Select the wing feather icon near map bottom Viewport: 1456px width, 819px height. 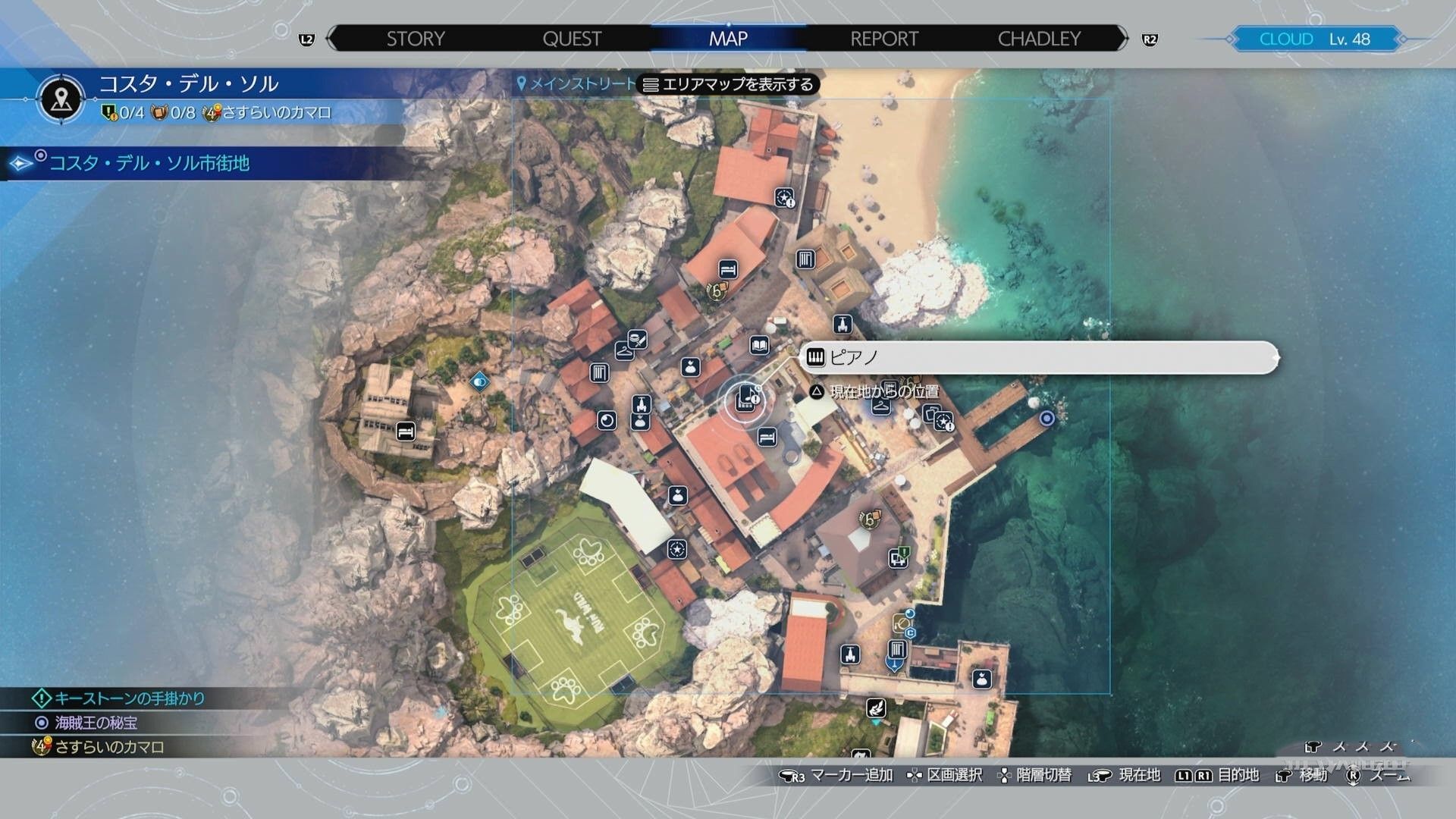[x=876, y=708]
